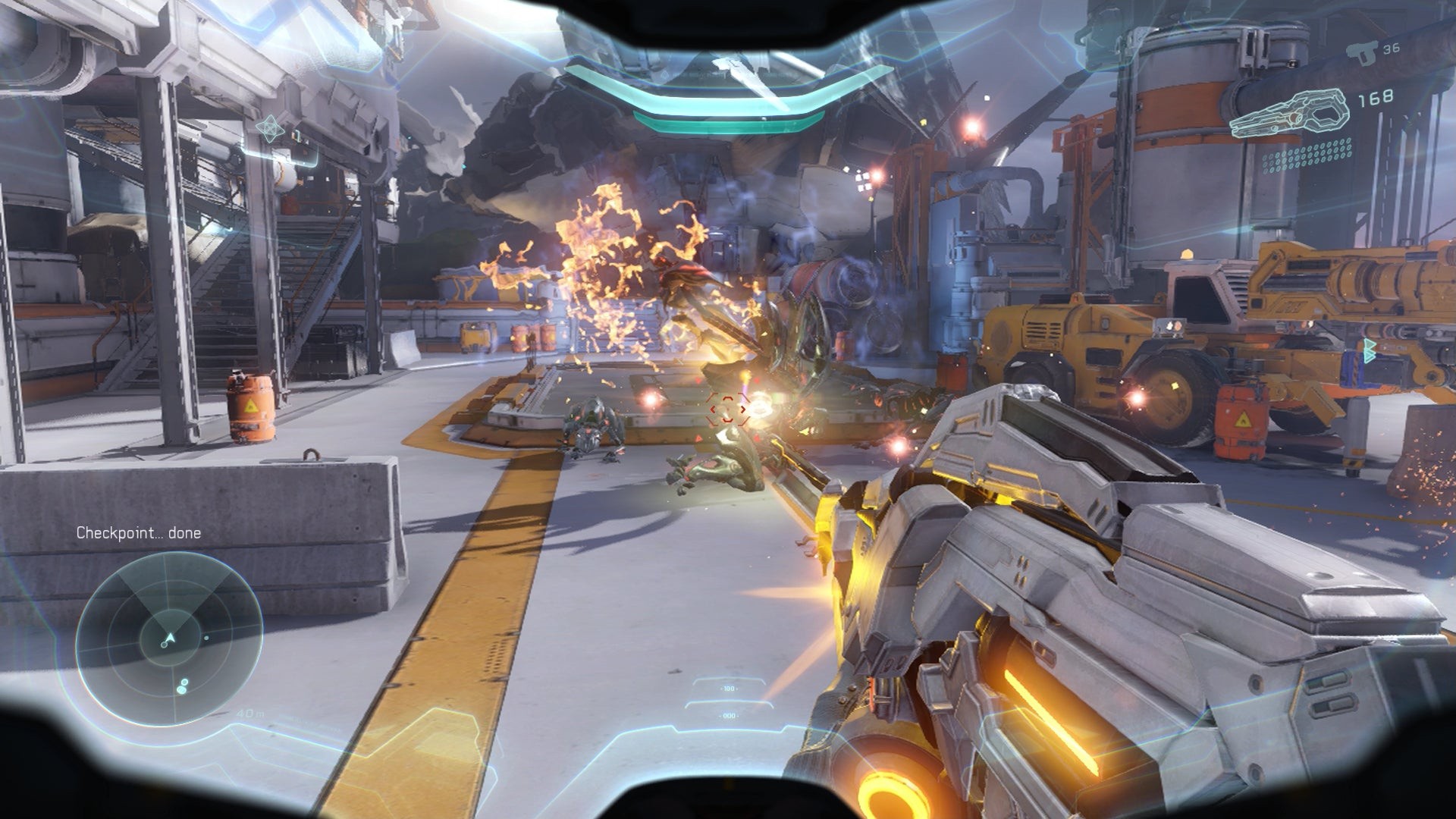Select the secondary pistol icon

tap(1363, 52)
